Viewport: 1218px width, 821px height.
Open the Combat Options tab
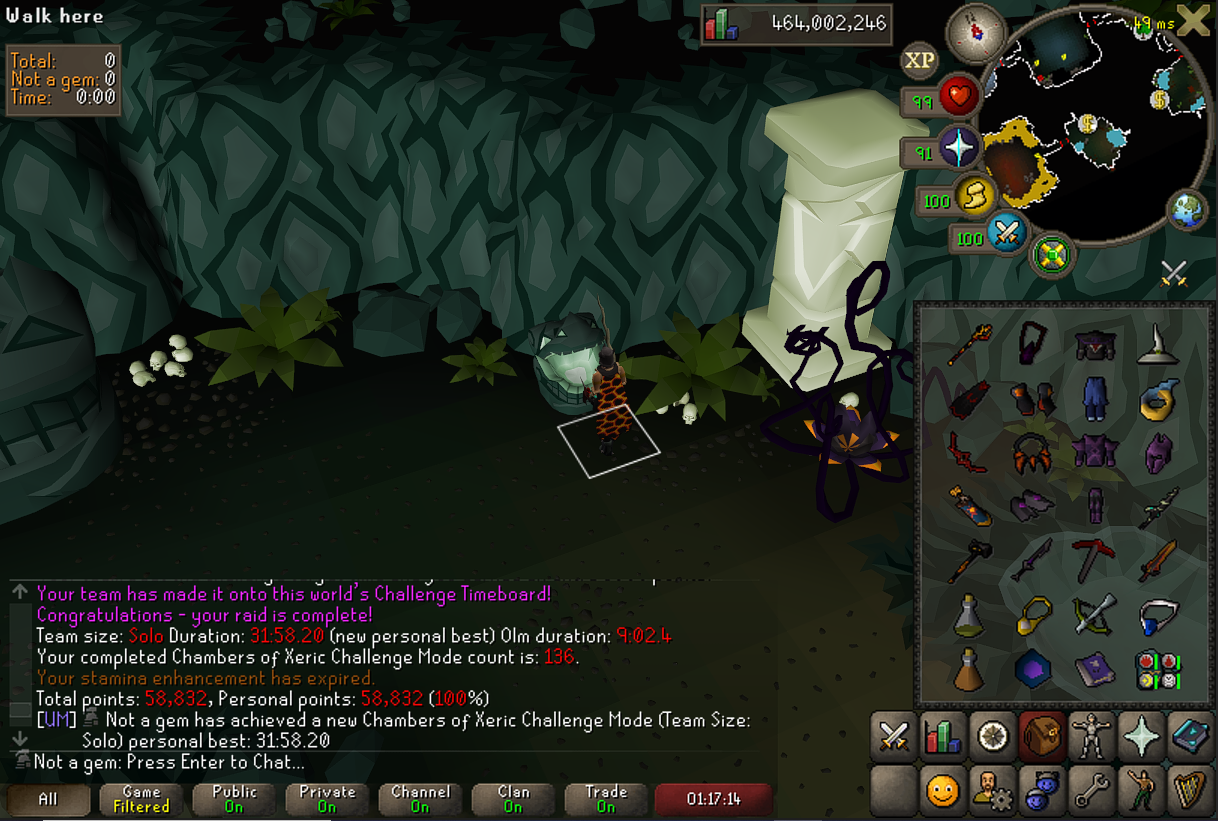coord(892,737)
